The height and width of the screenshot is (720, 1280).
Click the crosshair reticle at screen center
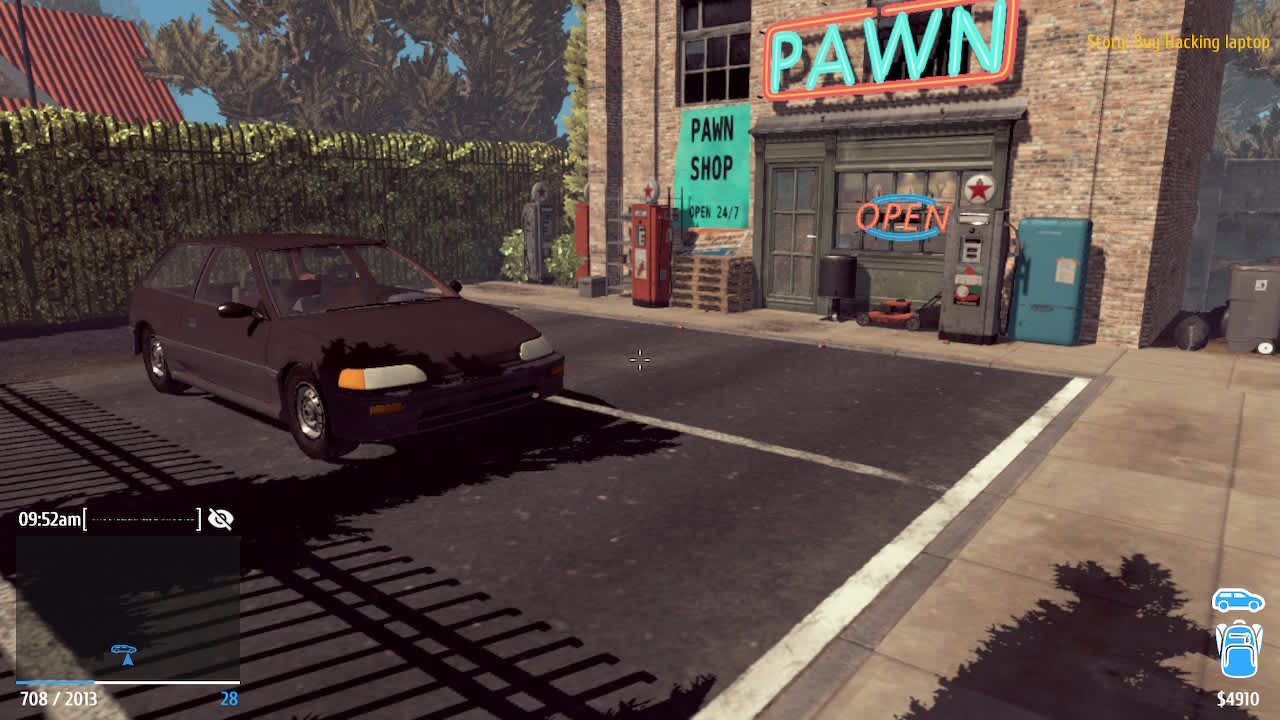tap(639, 360)
